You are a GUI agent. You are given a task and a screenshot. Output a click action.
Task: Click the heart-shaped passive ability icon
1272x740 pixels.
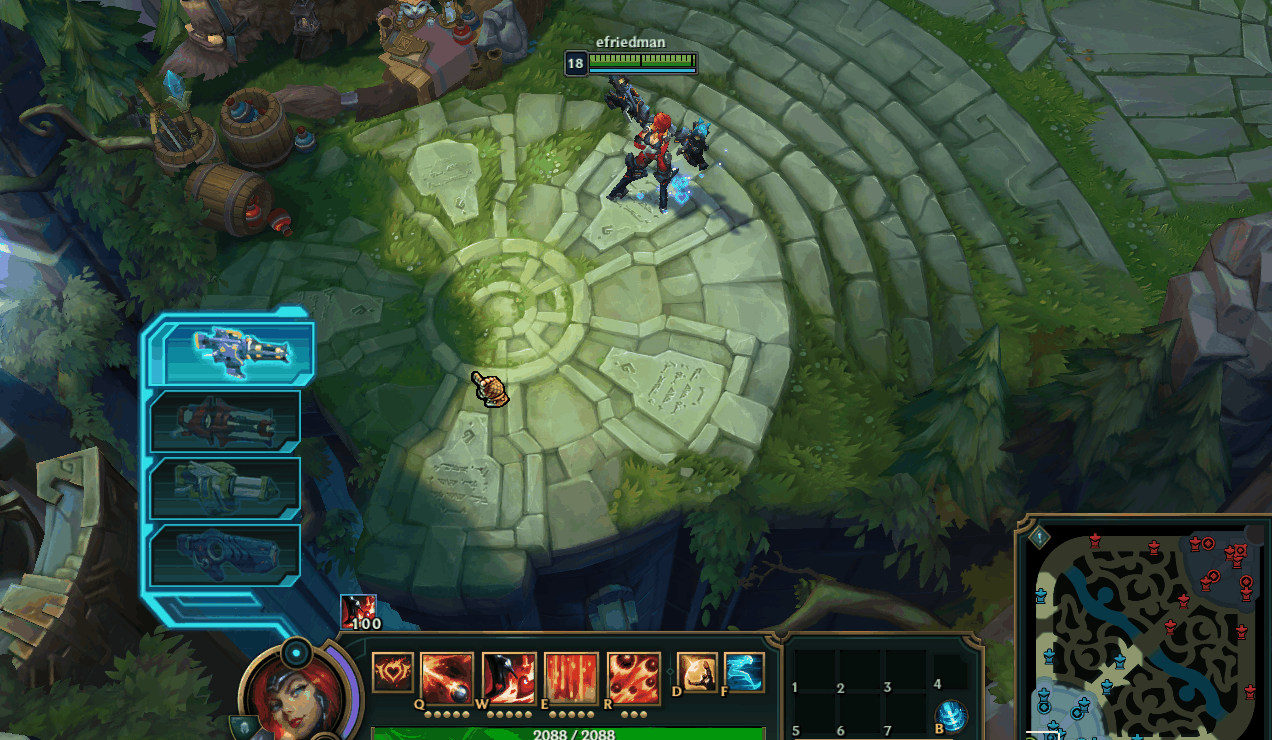click(x=392, y=672)
